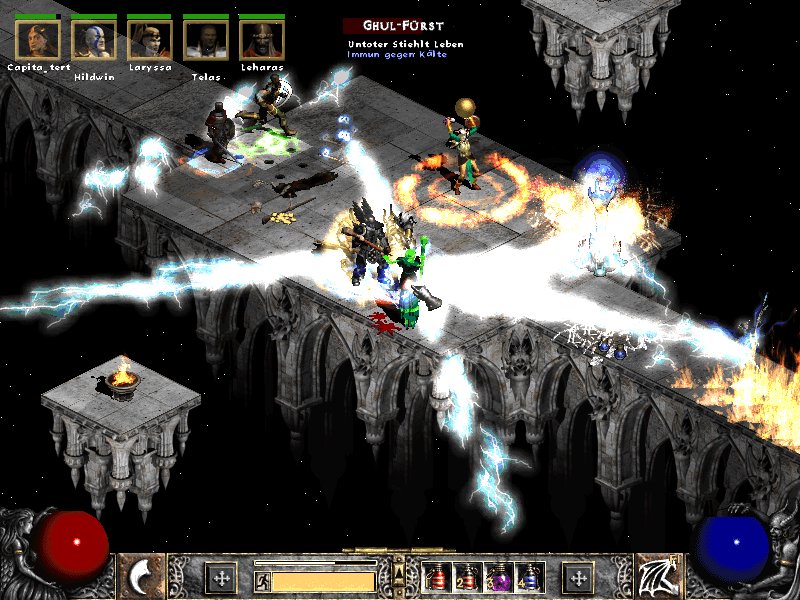This screenshot has width=800, height=600.
Task: Expand the mini panel arrow above the belt
Action: click(x=400, y=571)
